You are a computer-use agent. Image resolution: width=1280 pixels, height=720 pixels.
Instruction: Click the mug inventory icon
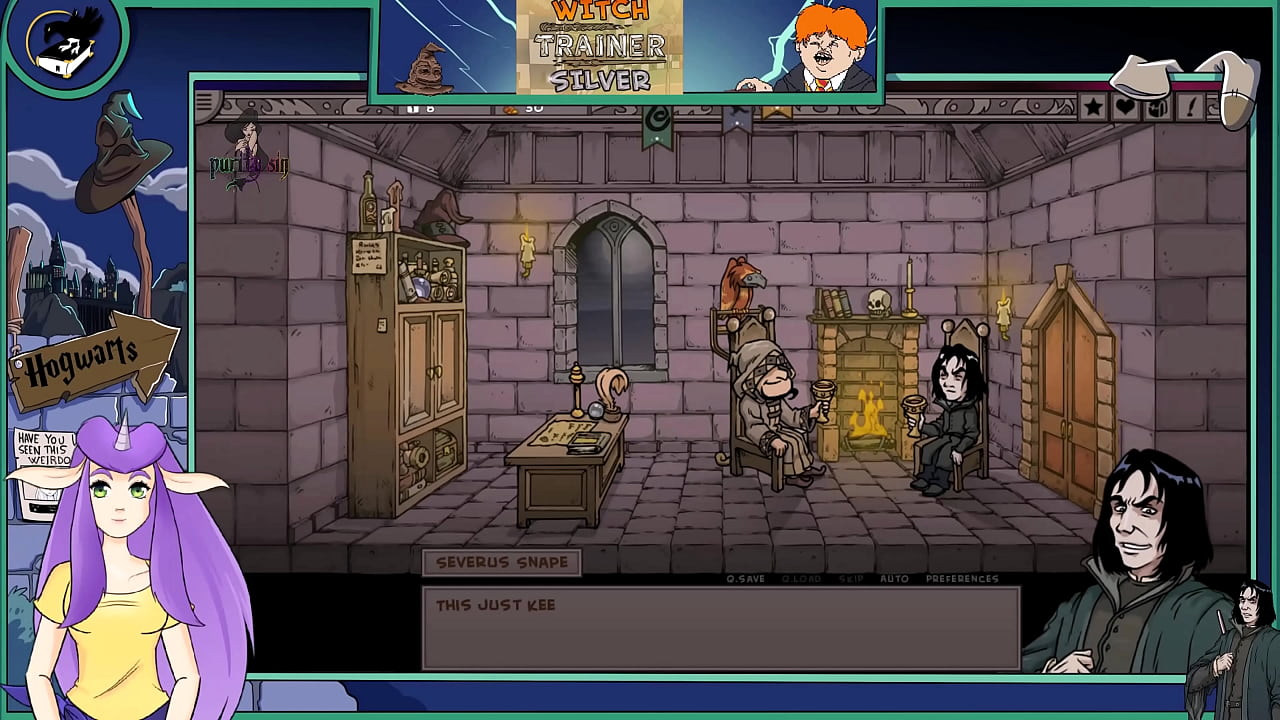click(x=1155, y=107)
